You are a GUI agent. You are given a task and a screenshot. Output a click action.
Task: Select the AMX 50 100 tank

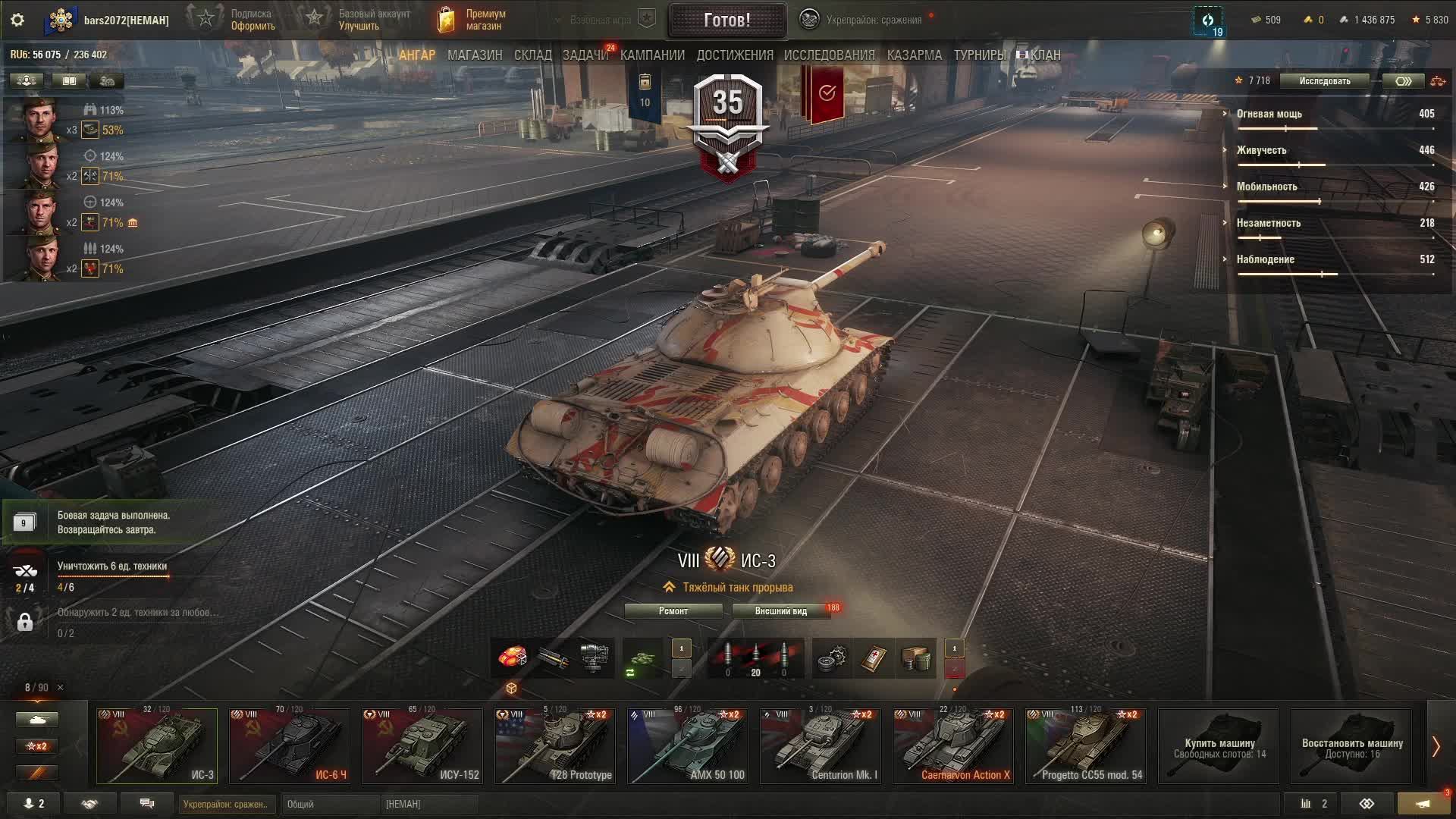[x=688, y=745]
